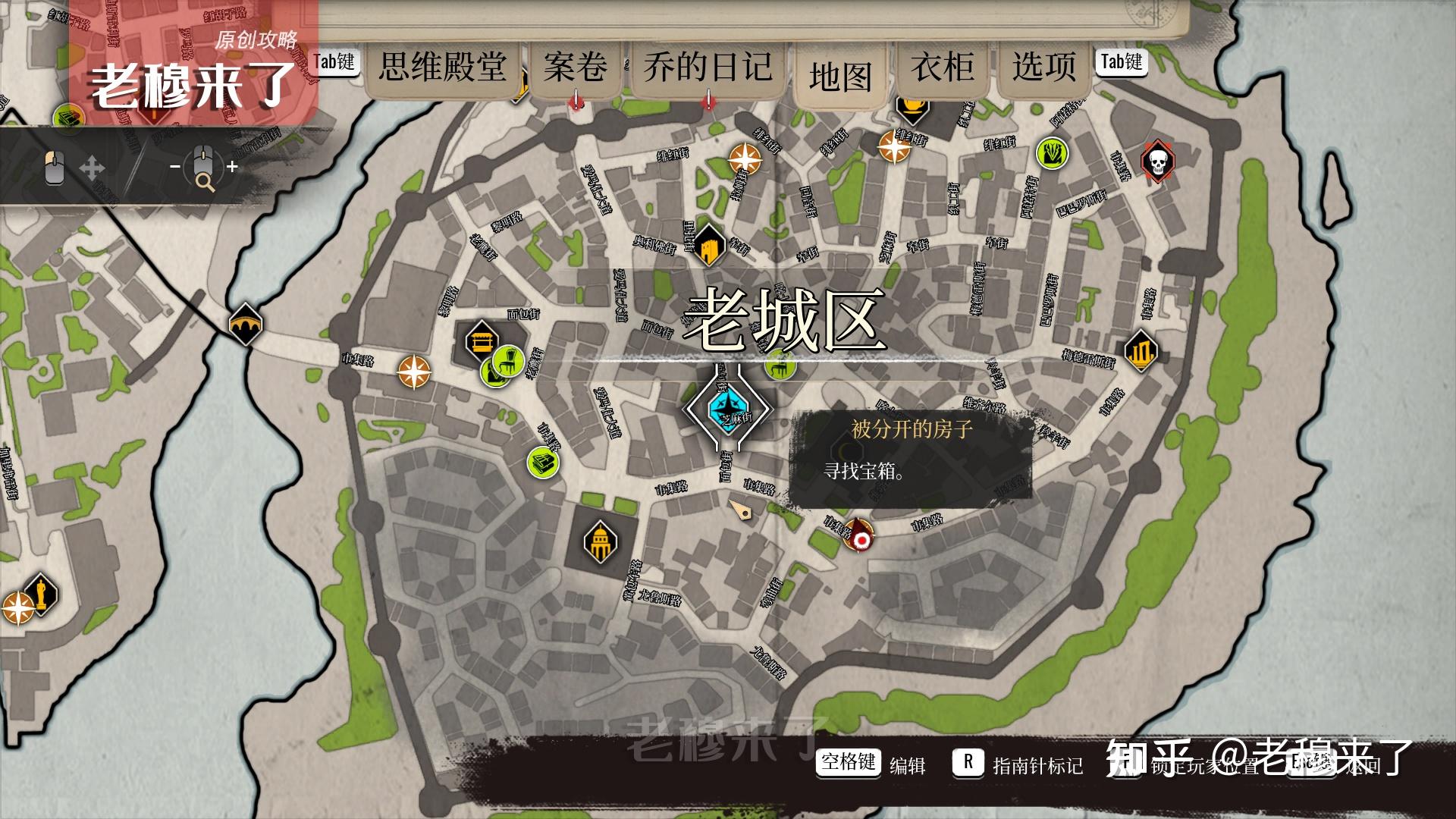1456x819 pixels.
Task: Select the statue landmark marker
Action: 40,594
